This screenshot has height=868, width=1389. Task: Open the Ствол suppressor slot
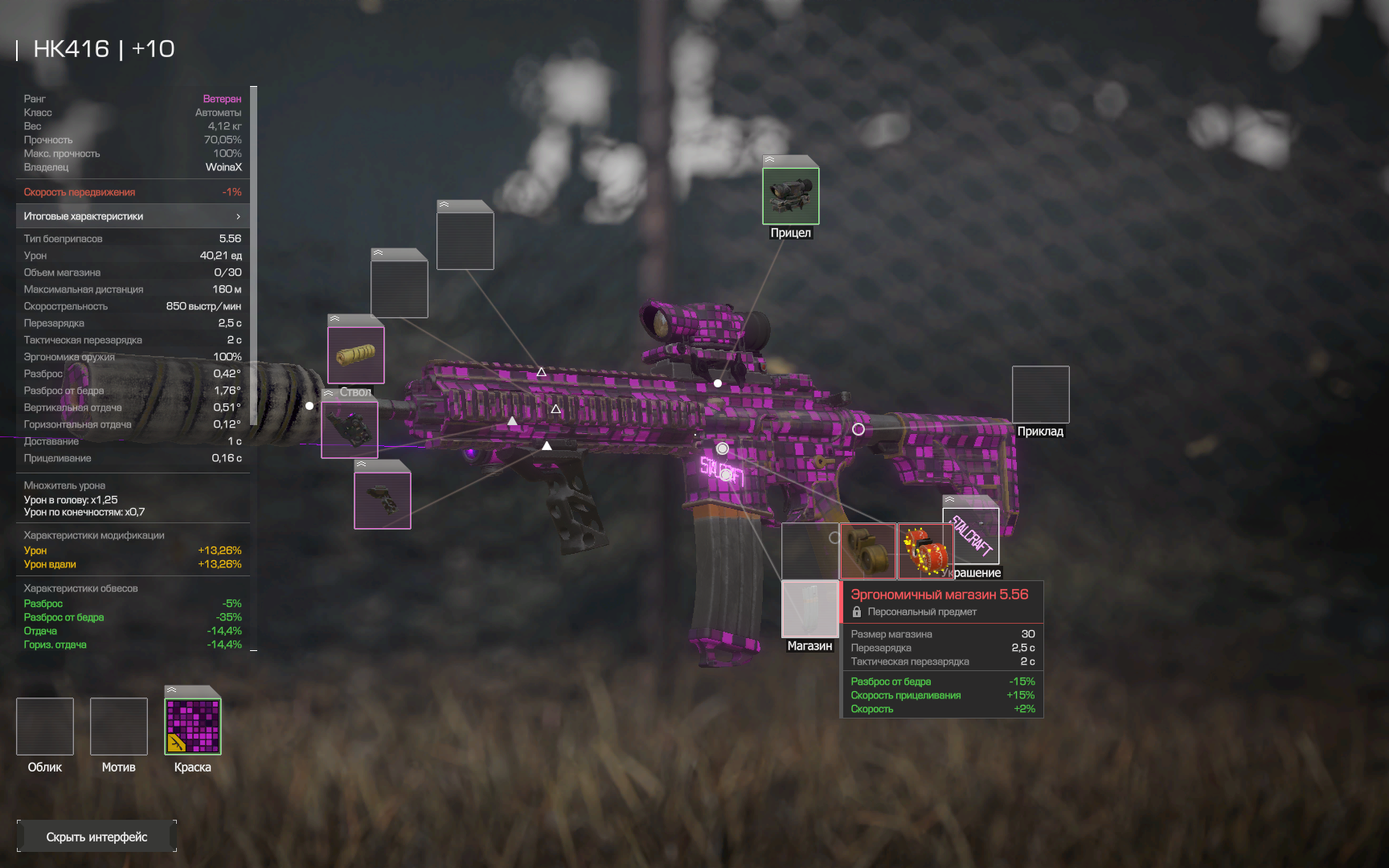(355, 354)
